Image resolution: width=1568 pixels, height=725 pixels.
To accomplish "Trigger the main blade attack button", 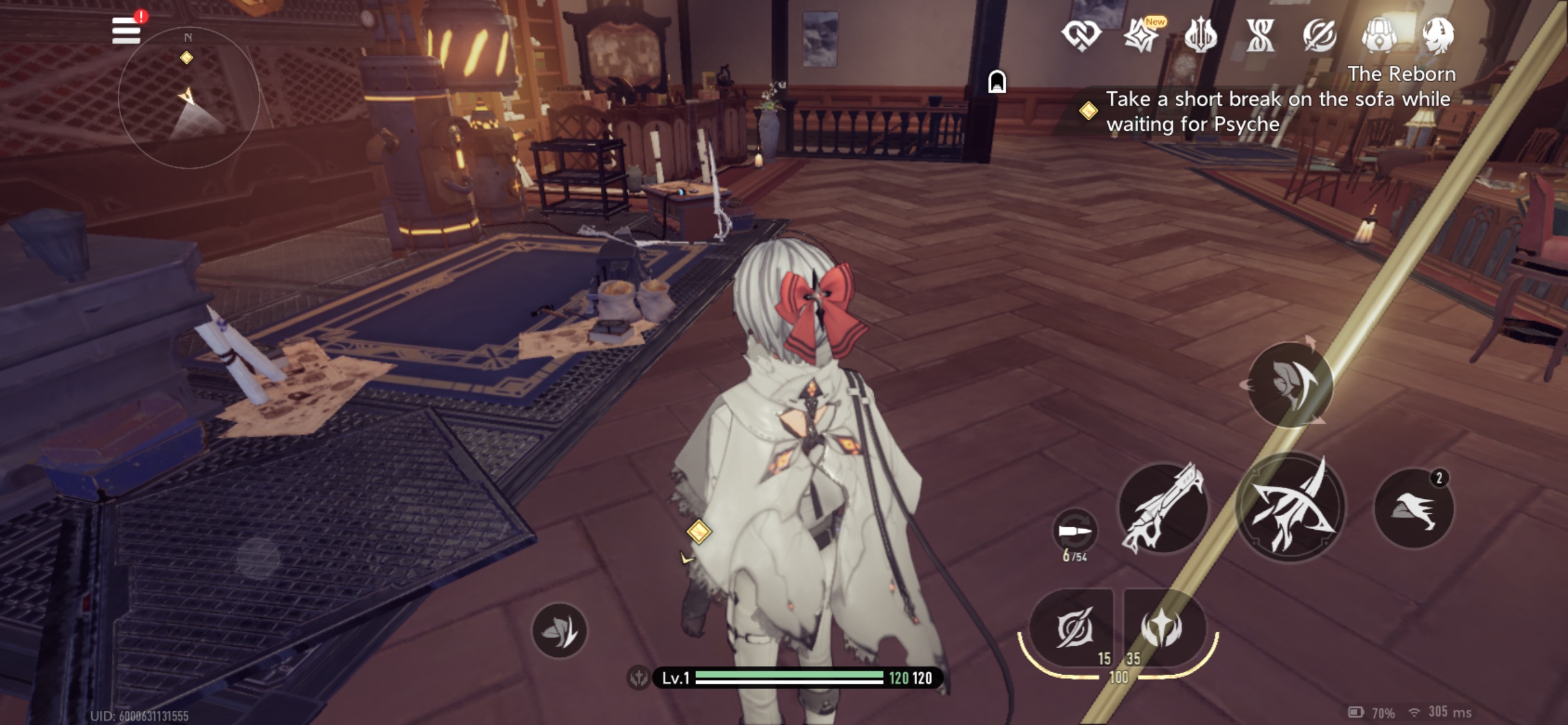I will tap(1291, 508).
